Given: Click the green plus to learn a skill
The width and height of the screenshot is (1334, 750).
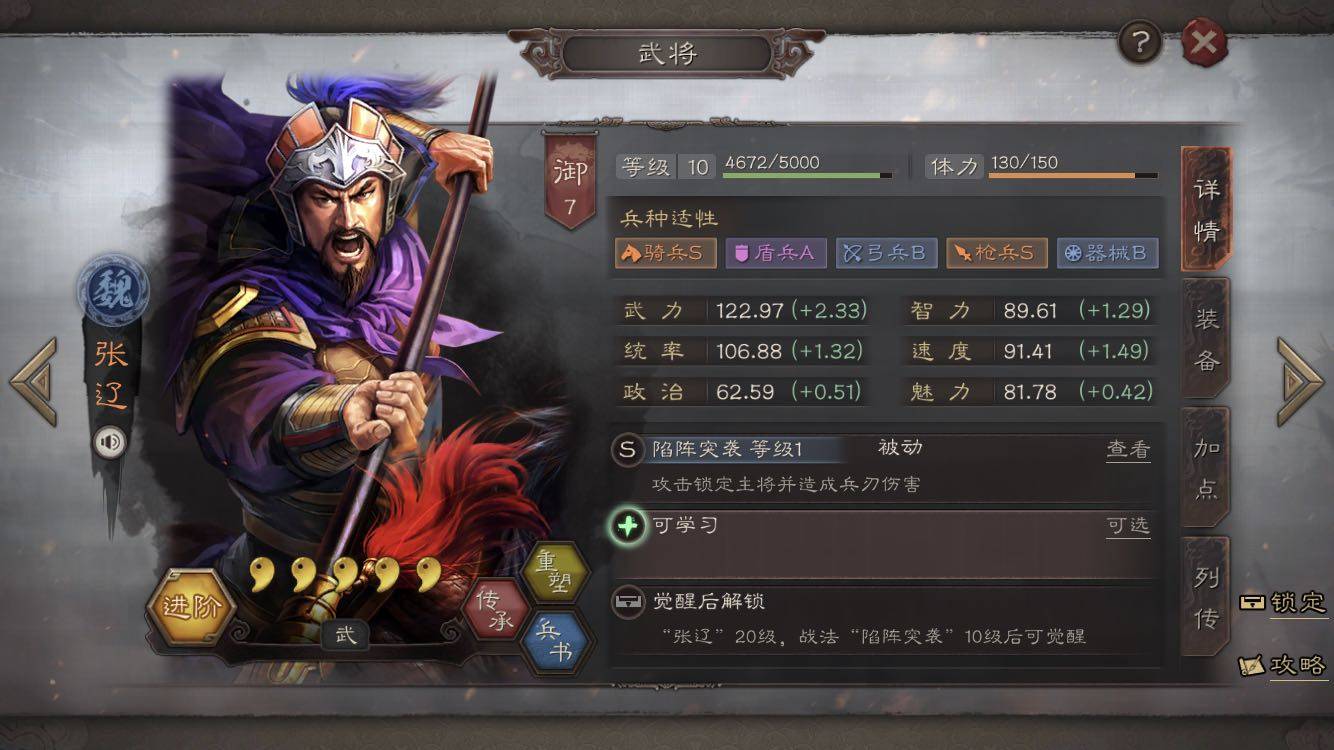Looking at the screenshot, I should [628, 526].
